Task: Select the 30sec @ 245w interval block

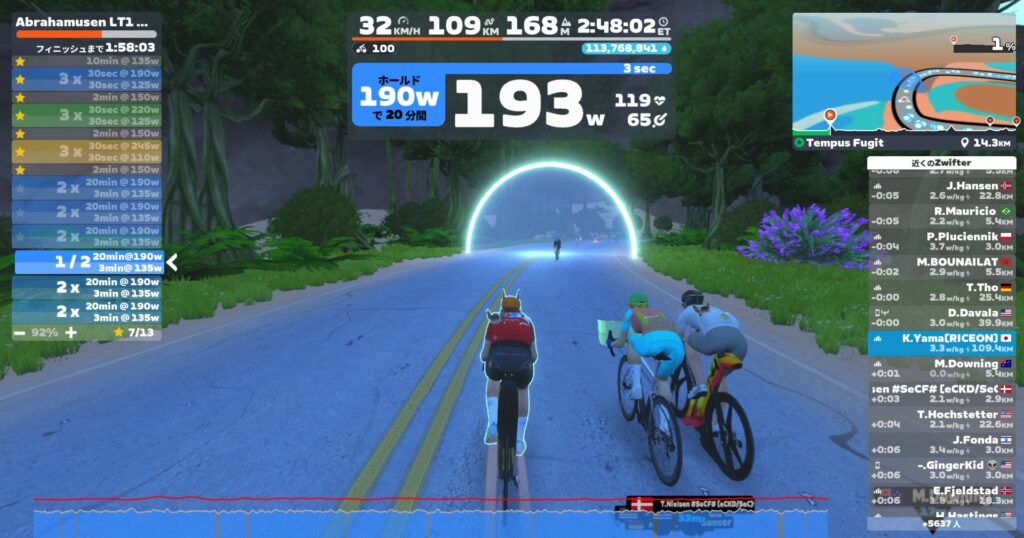Action: 88,151
